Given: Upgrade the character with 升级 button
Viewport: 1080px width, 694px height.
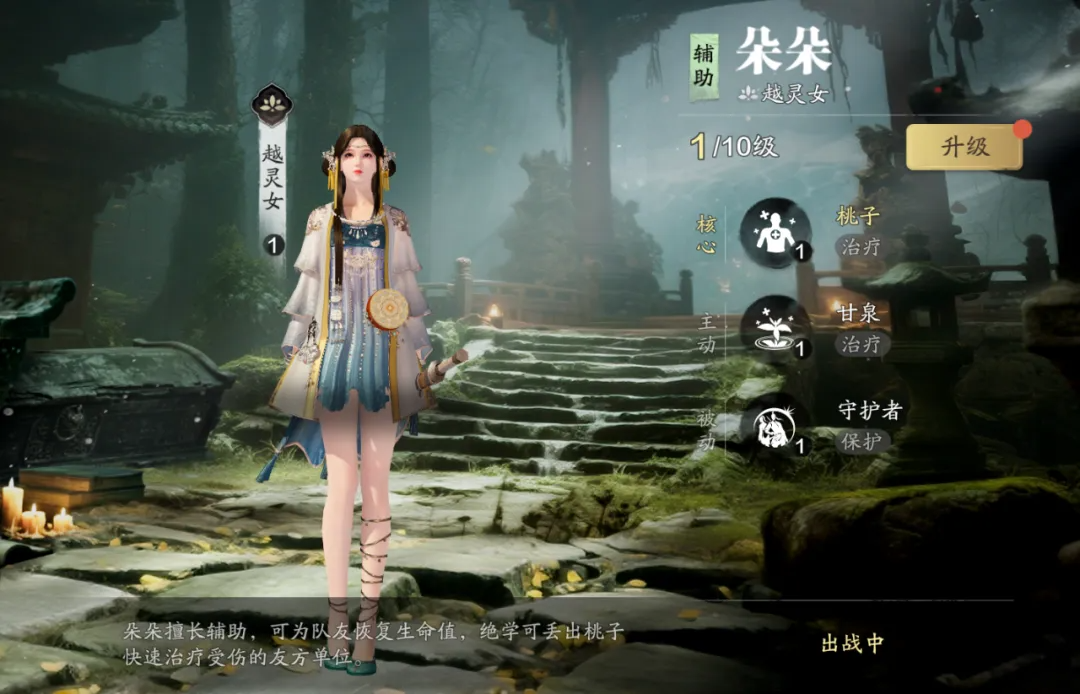Looking at the screenshot, I should pos(964,147).
